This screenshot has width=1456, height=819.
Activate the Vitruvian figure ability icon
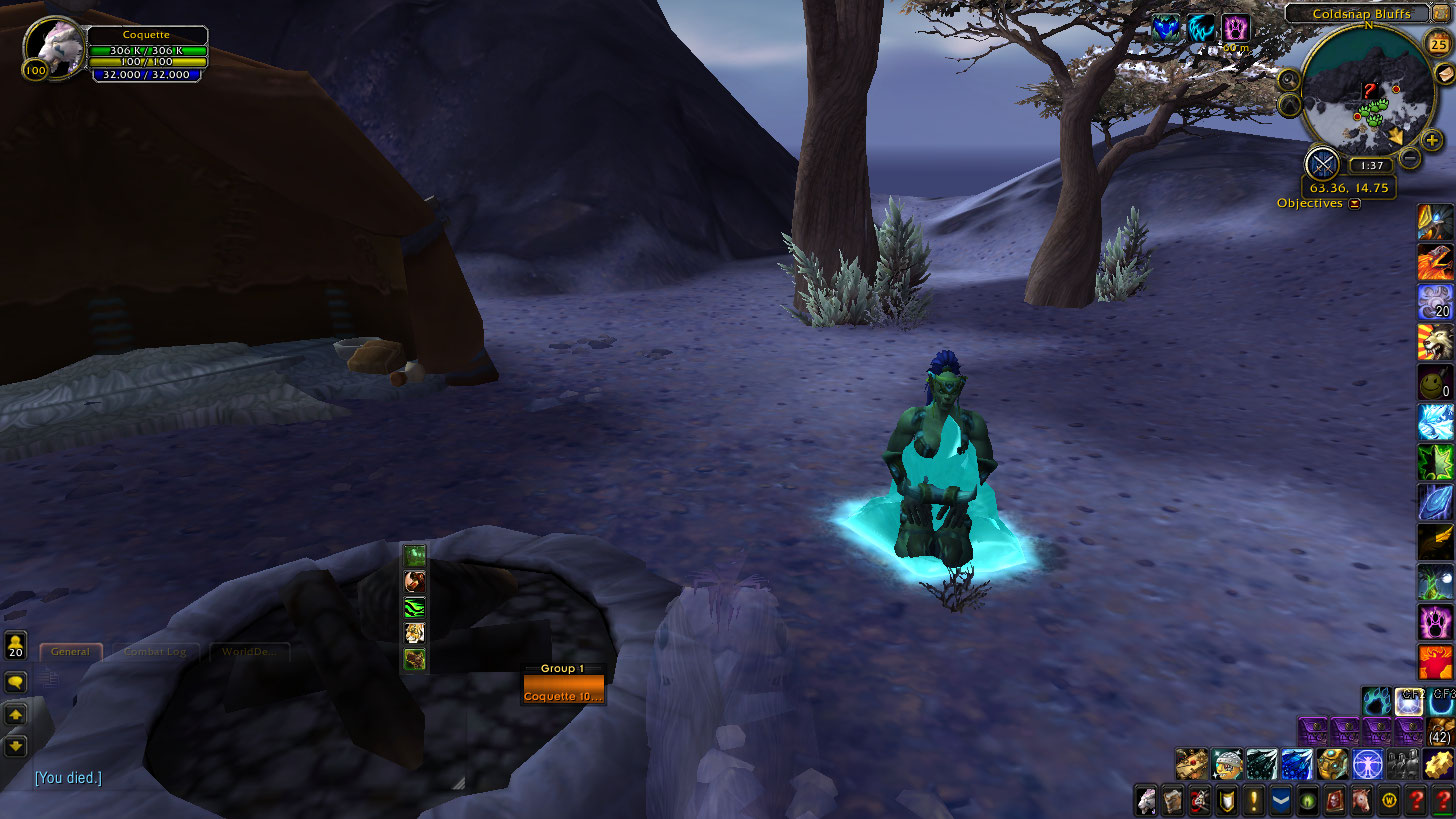pos(1366,765)
